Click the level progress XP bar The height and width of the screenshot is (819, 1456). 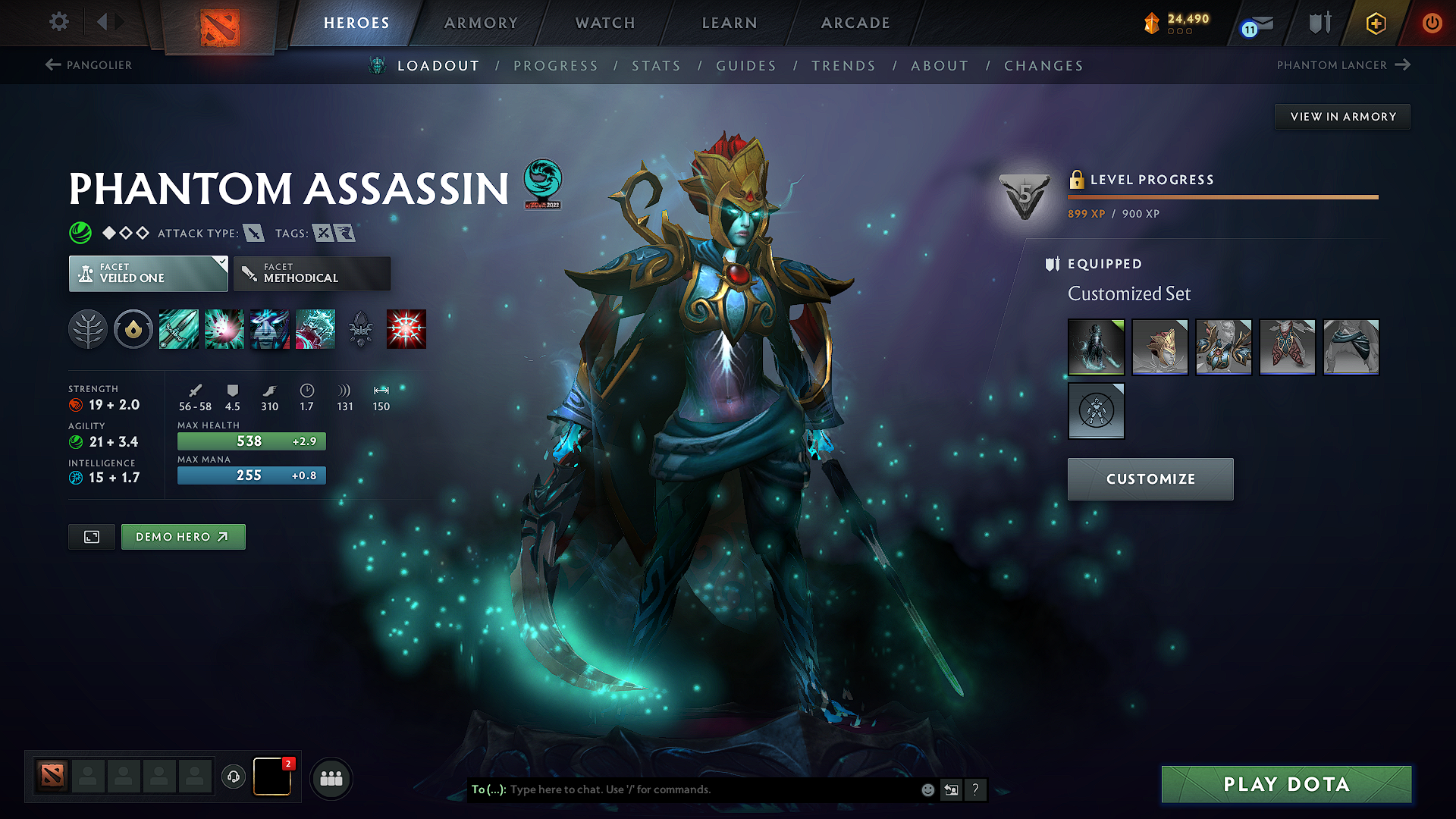coord(1222,197)
